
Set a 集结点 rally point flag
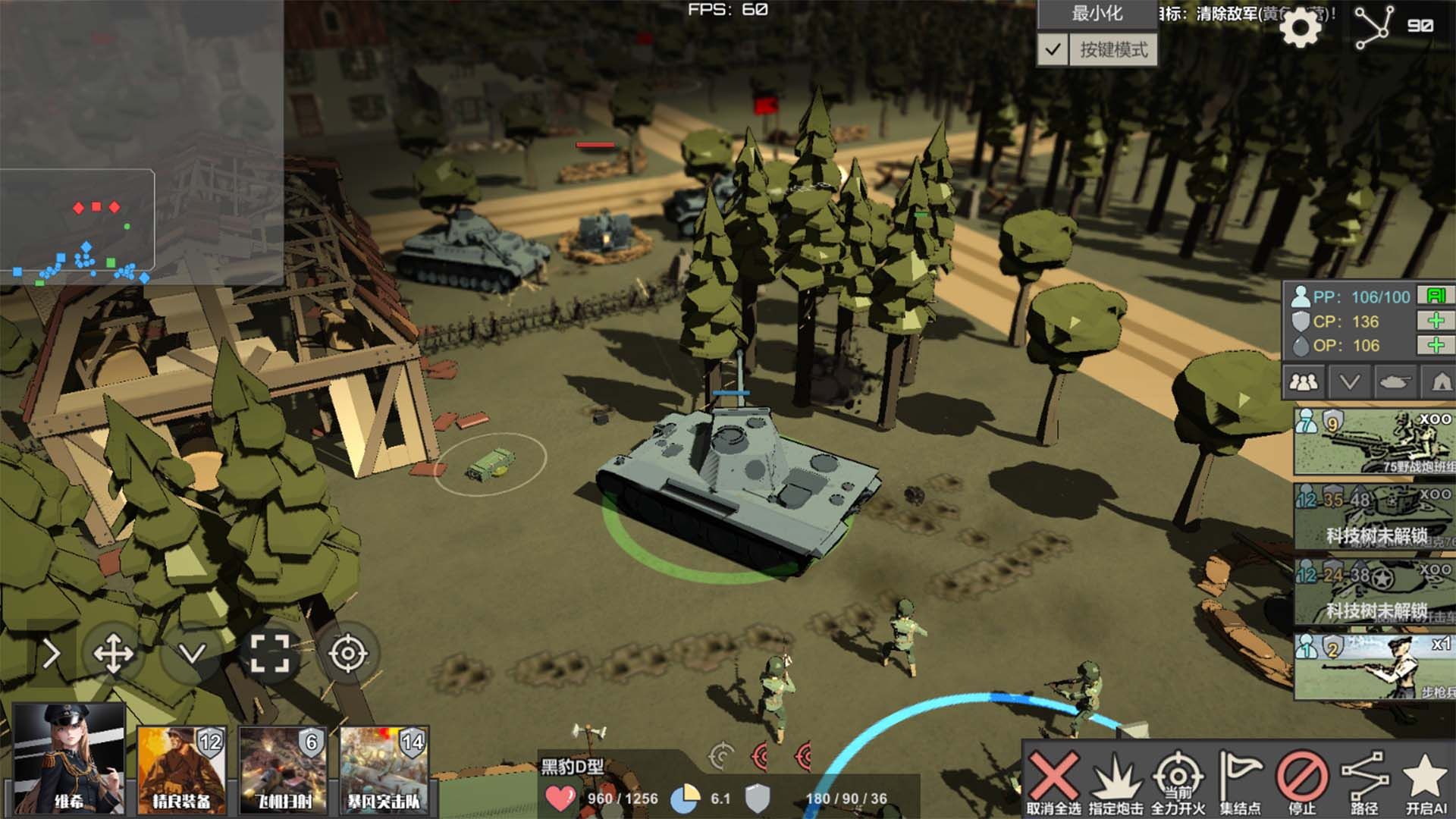[1240, 783]
